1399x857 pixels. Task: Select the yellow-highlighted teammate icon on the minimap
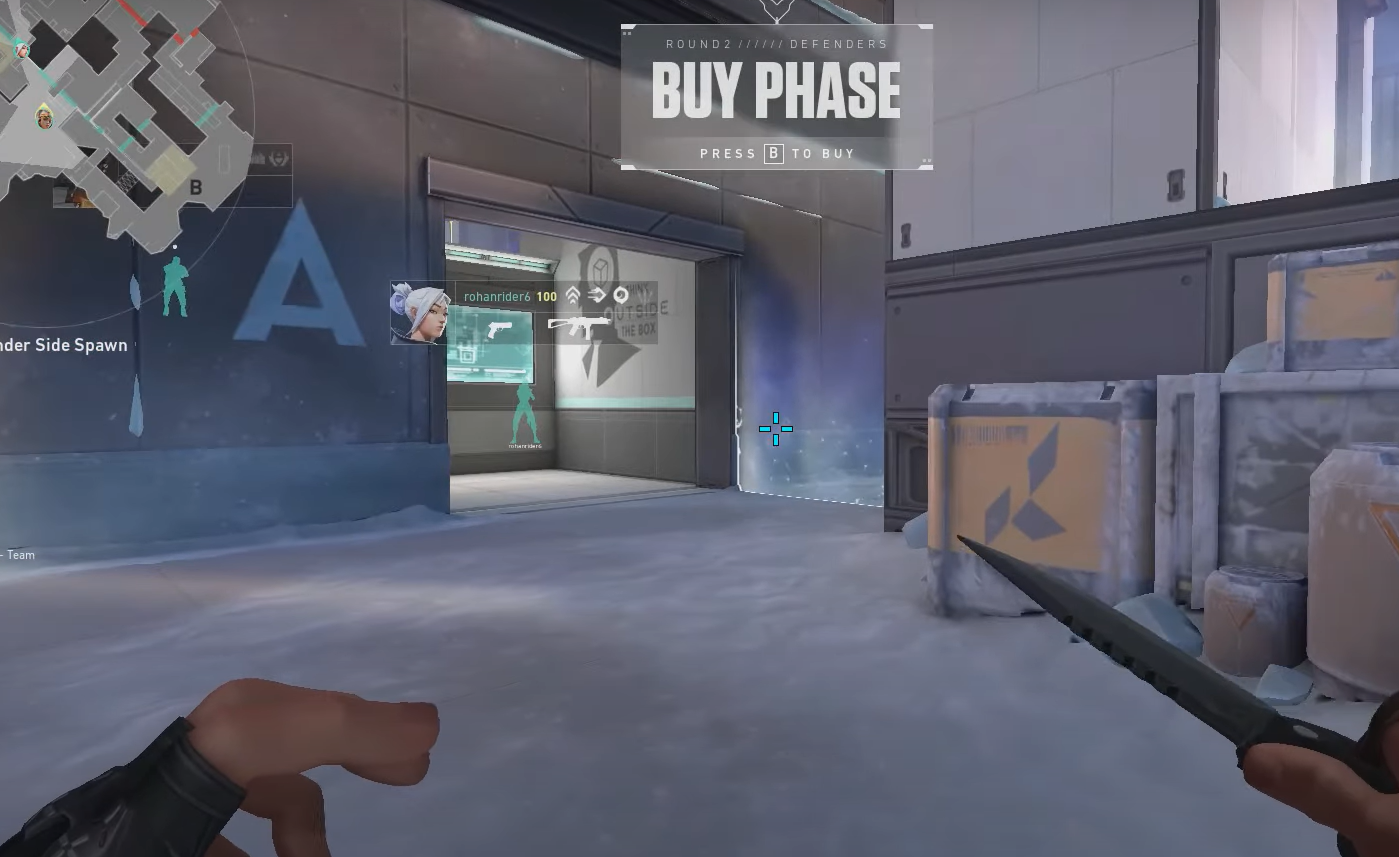pos(44,117)
